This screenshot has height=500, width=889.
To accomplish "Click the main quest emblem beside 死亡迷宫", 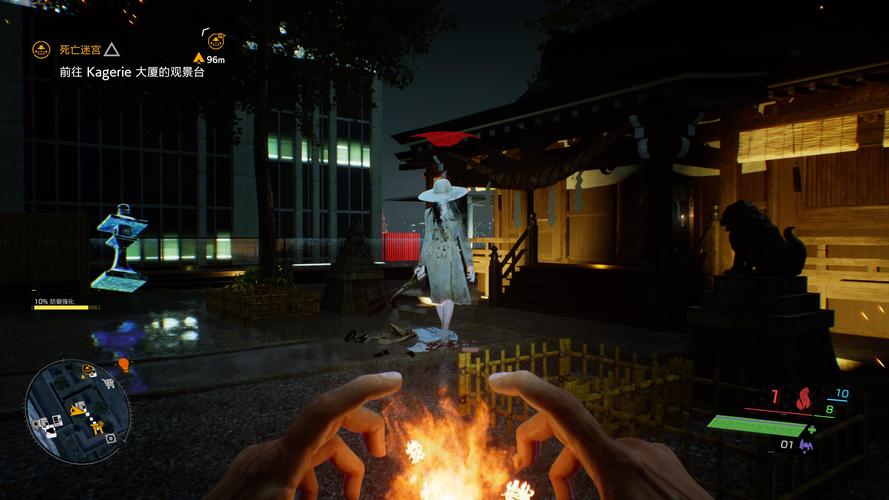I will coord(41,49).
